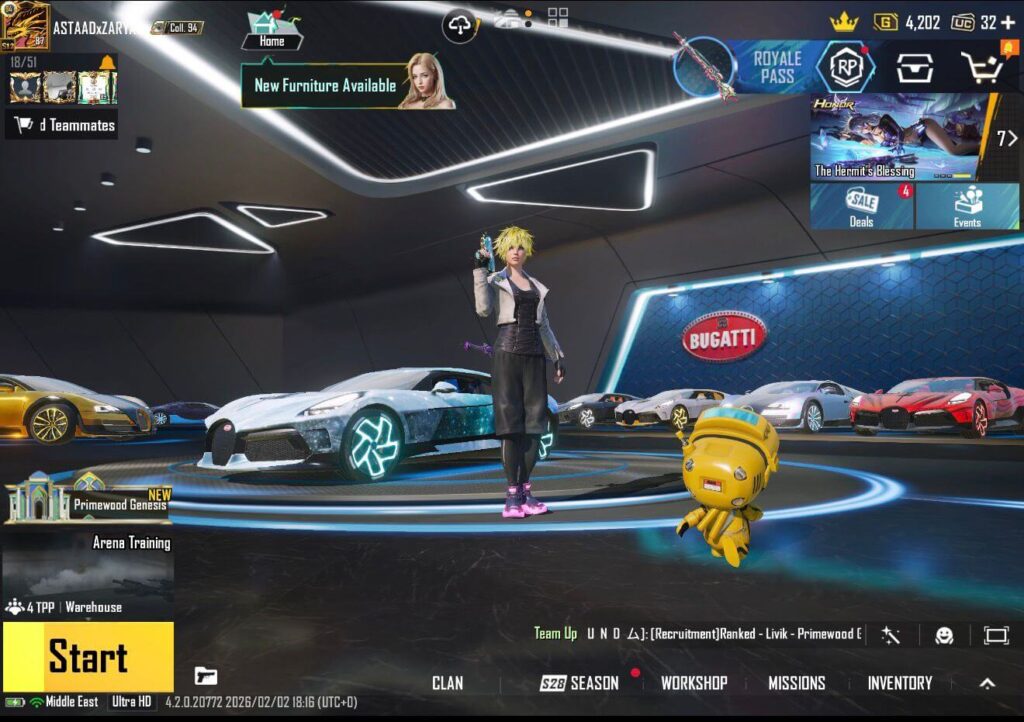Open the crate chest icon
The height and width of the screenshot is (722, 1024).
(x=913, y=68)
